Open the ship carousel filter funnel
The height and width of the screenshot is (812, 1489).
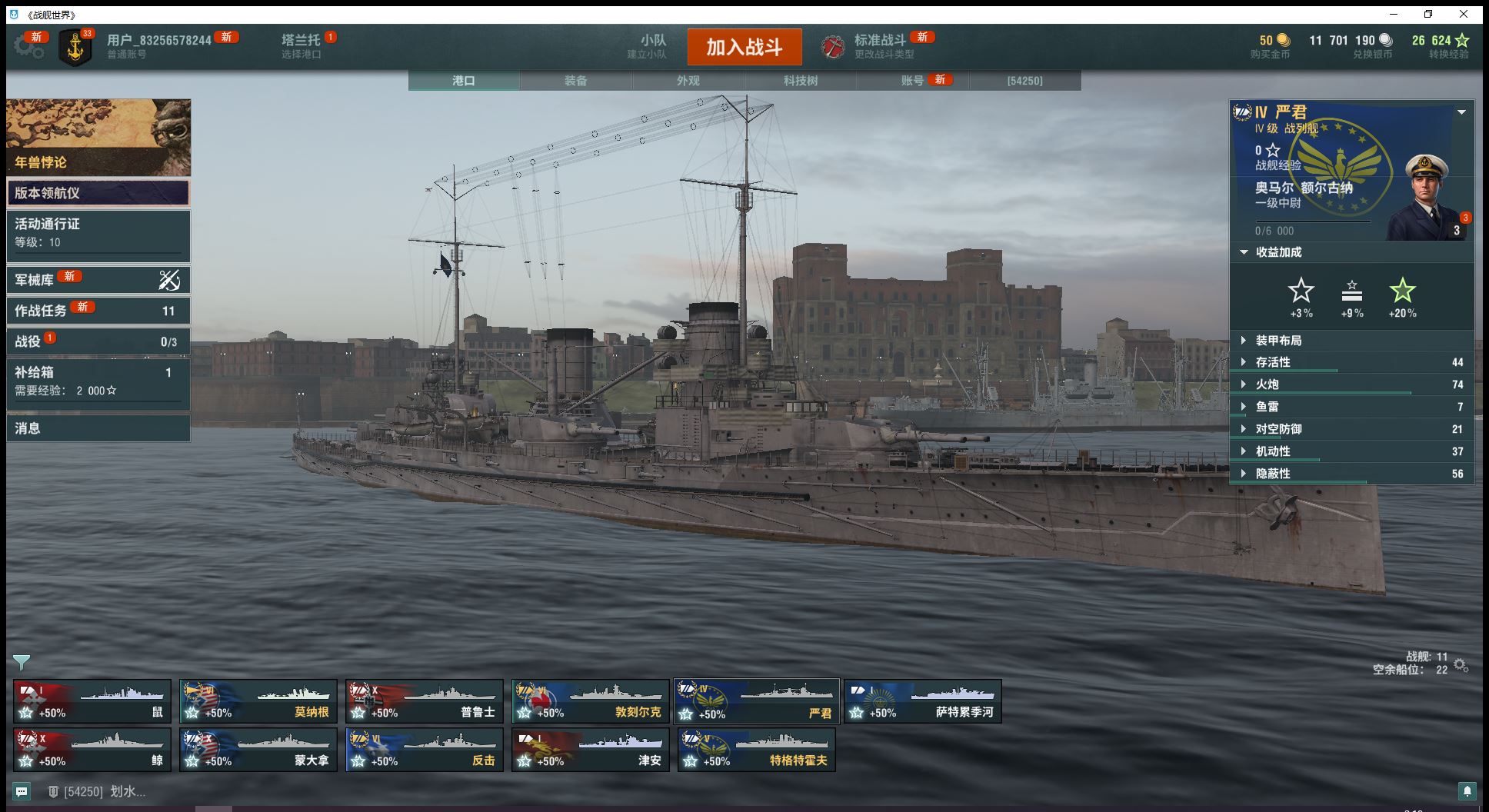point(22,662)
